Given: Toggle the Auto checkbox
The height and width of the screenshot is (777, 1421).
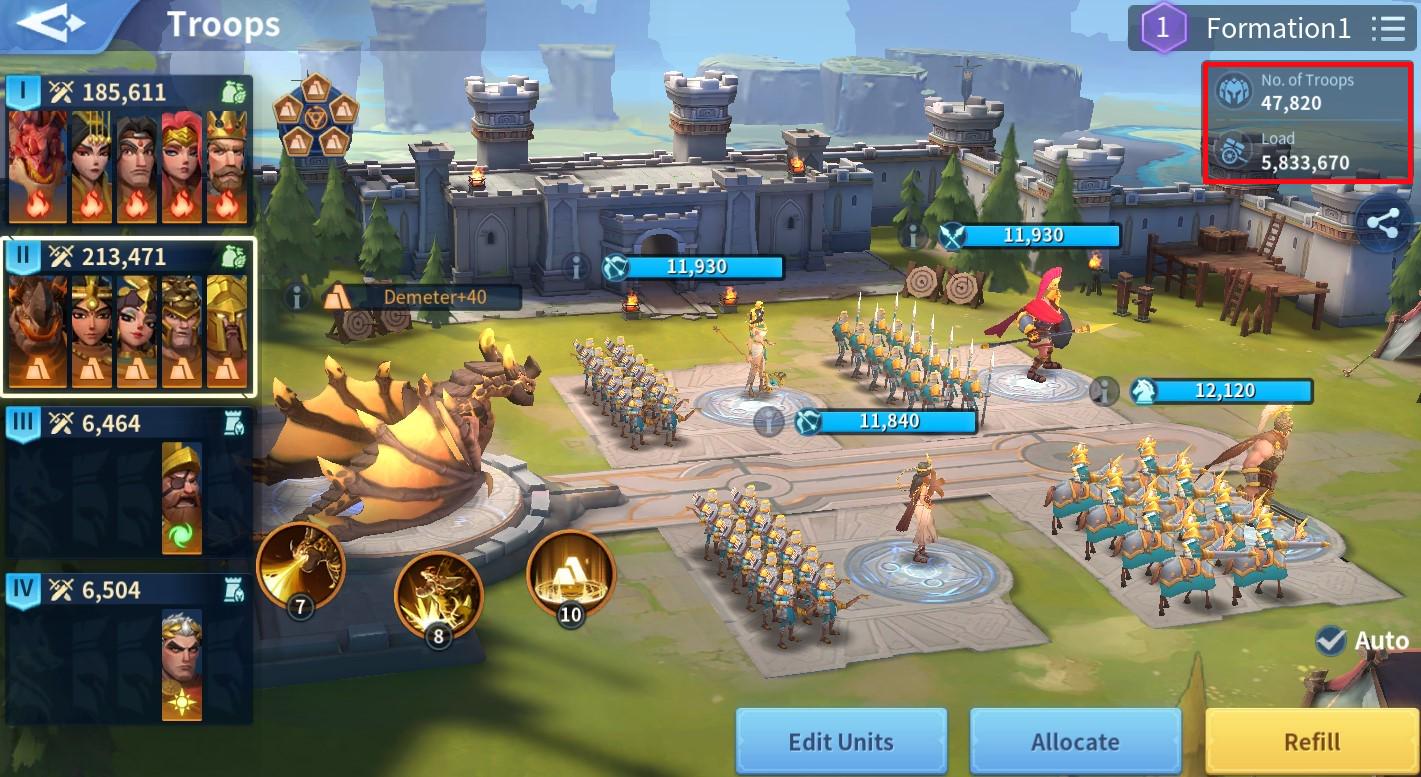Looking at the screenshot, I should (1331, 640).
